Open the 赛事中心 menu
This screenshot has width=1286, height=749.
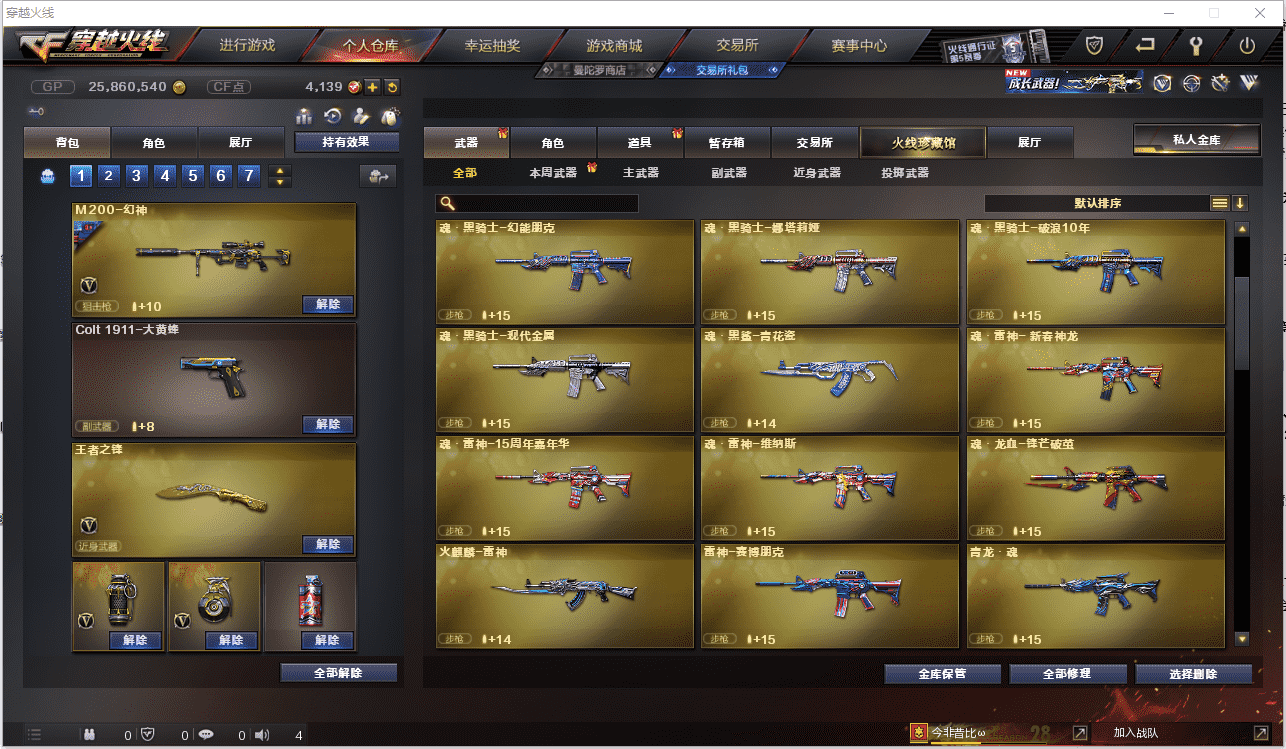pyautogui.click(x=859, y=46)
